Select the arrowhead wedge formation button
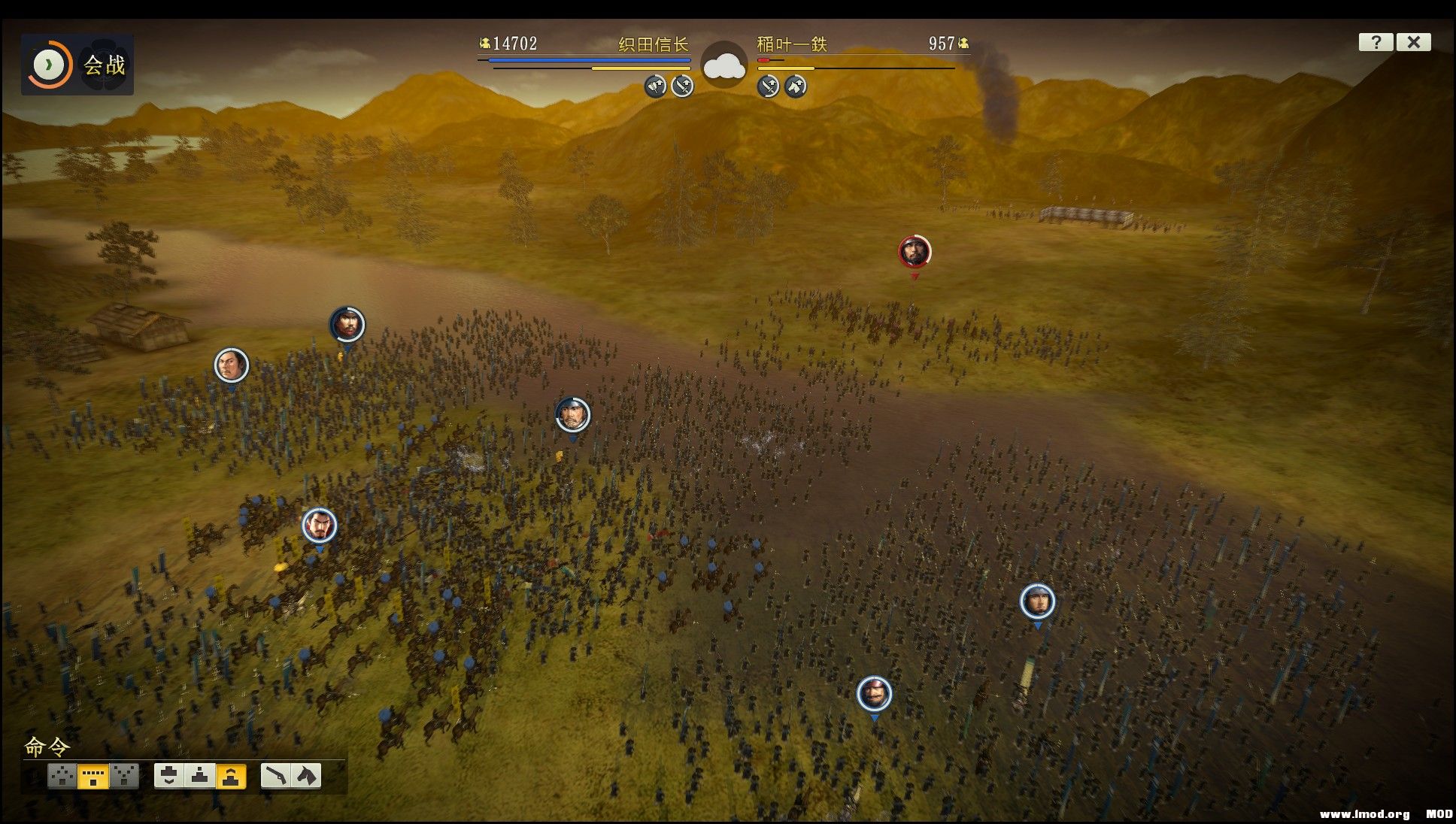This screenshot has height=824, width=1456. tap(62, 775)
